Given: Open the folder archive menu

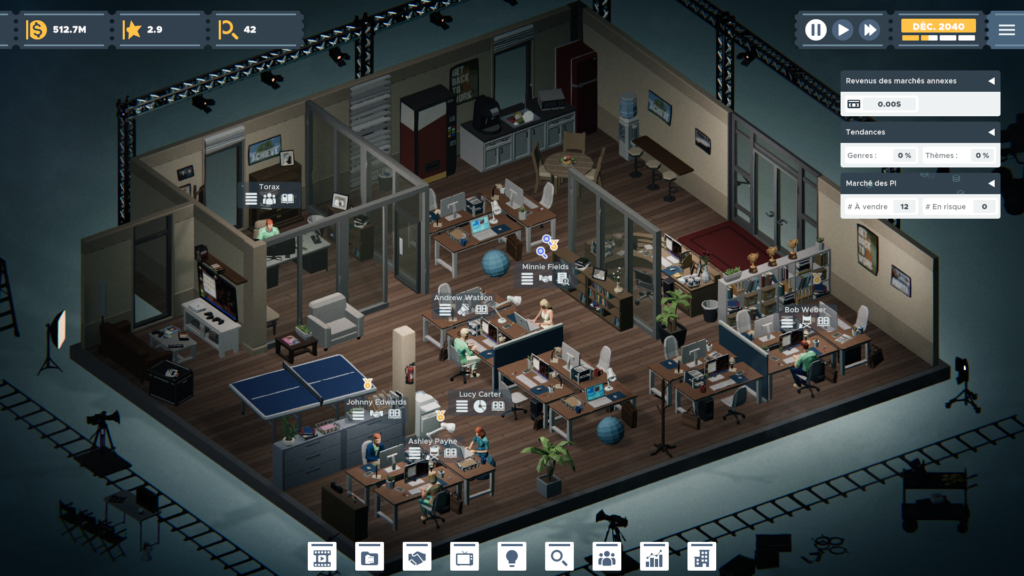Looking at the screenshot, I should pyautogui.click(x=370, y=556).
